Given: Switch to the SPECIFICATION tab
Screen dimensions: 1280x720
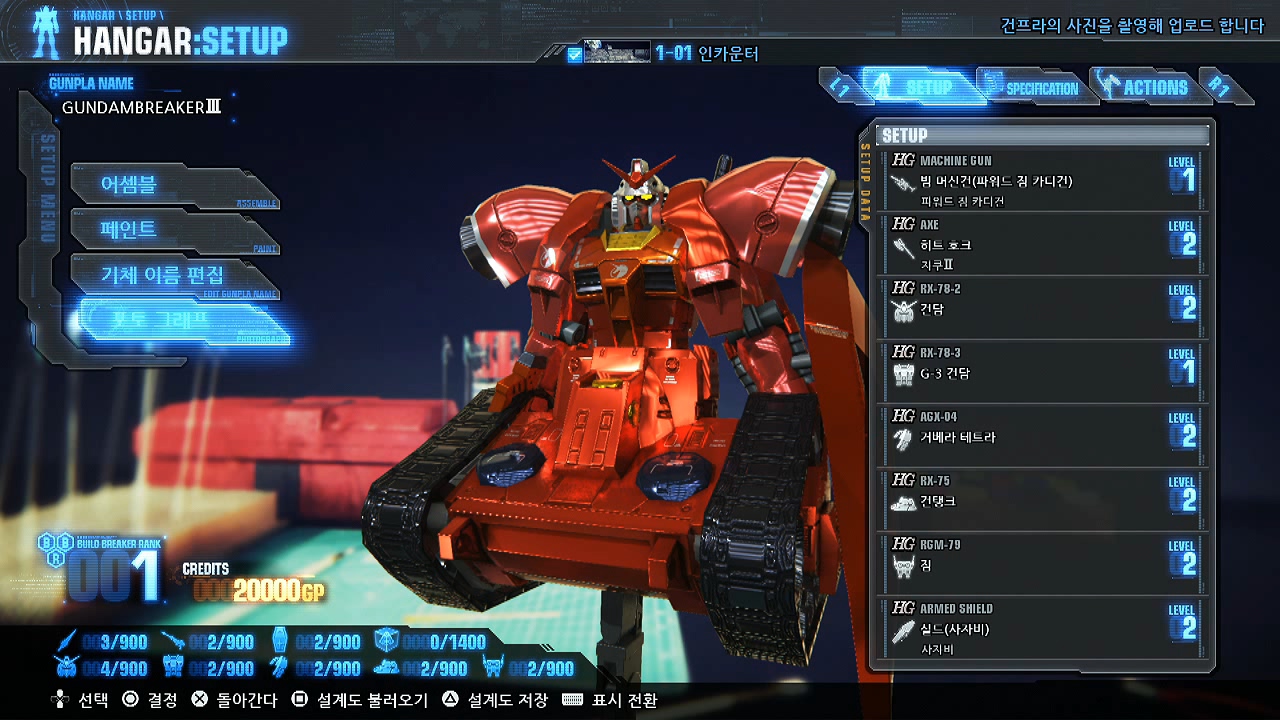Looking at the screenshot, I should 1034,88.
